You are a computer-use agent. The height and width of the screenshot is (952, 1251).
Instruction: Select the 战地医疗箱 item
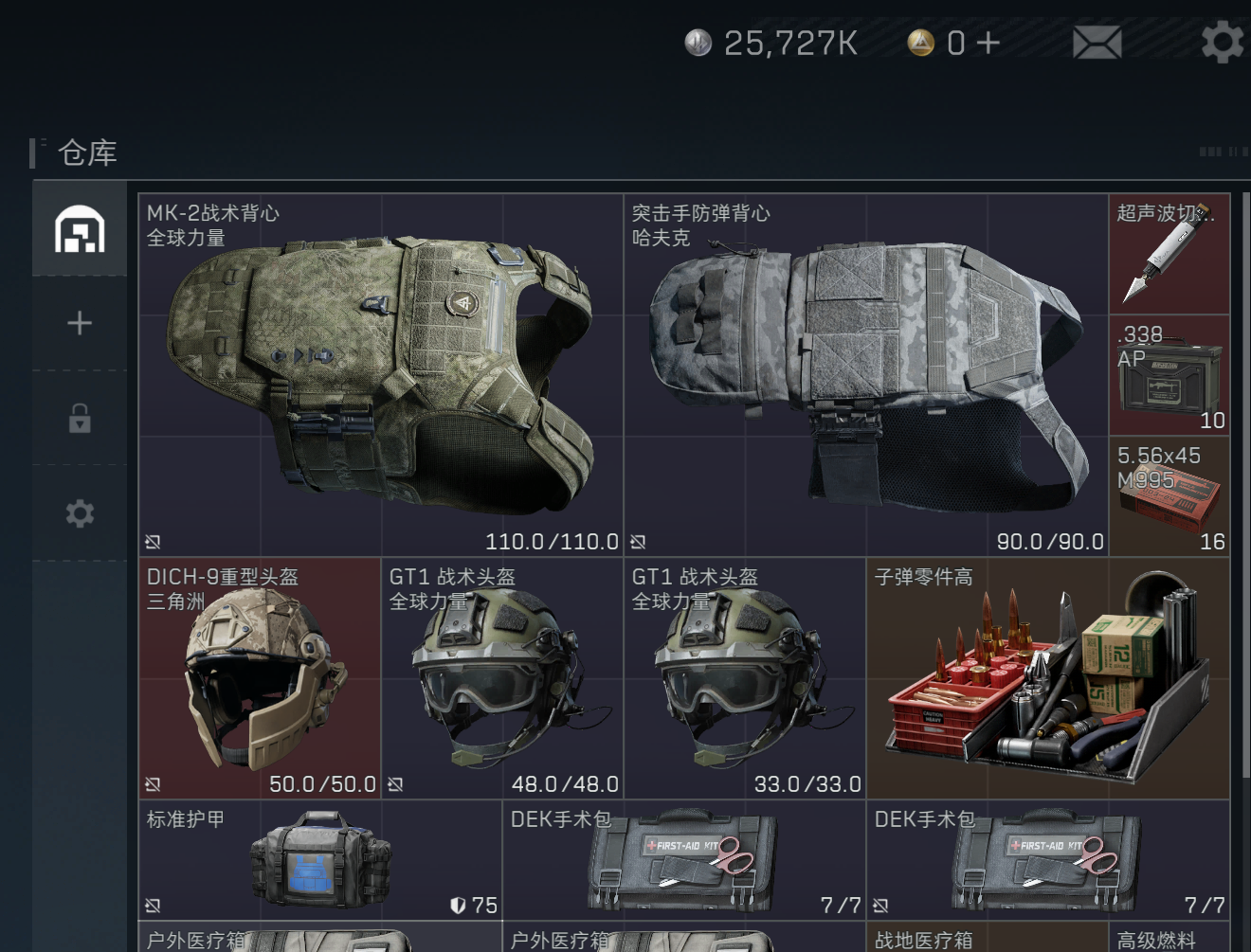(987, 939)
